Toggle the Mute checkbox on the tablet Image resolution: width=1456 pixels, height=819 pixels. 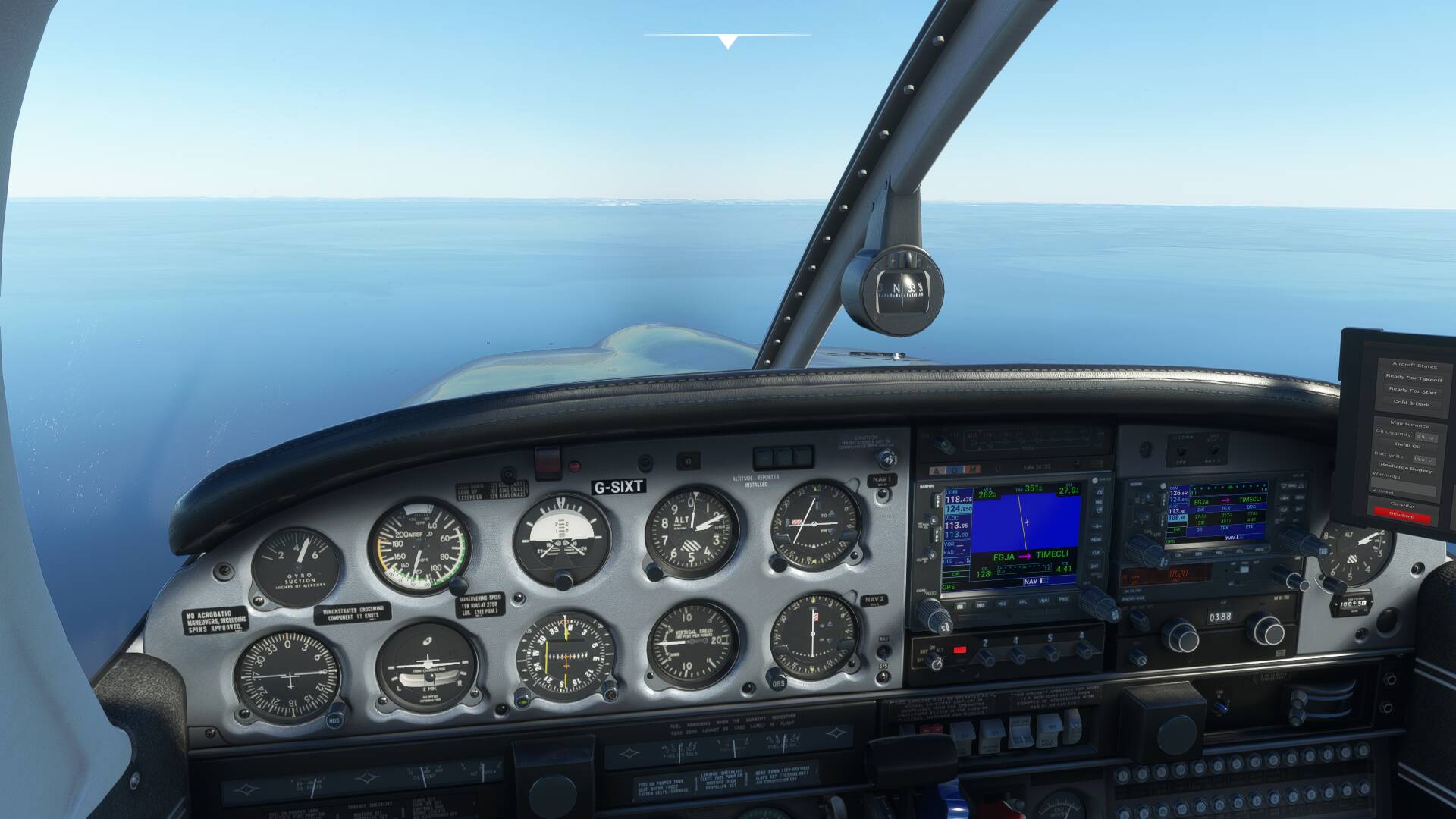[x=1376, y=491]
